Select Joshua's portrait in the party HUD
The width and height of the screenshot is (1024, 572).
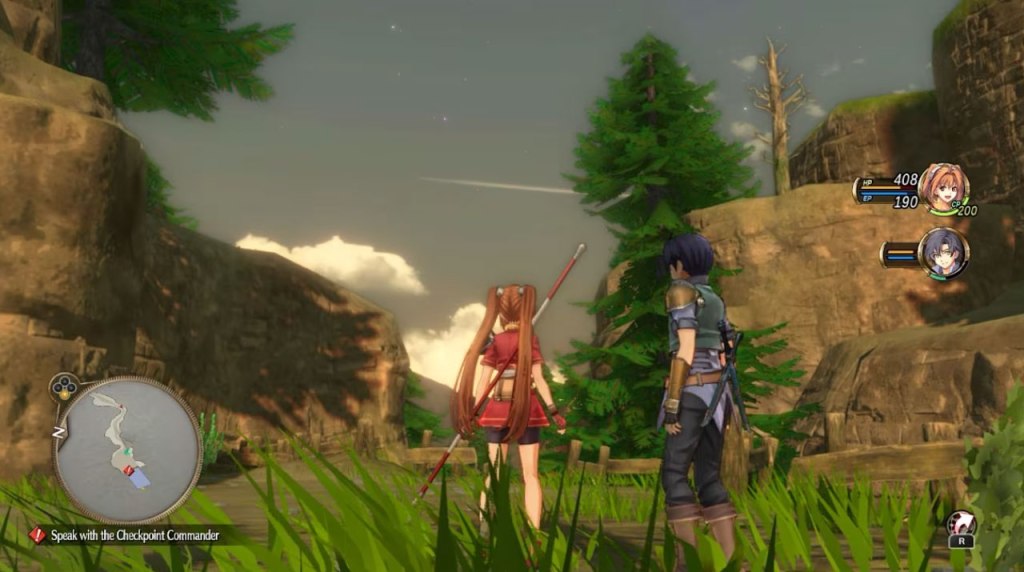943,252
